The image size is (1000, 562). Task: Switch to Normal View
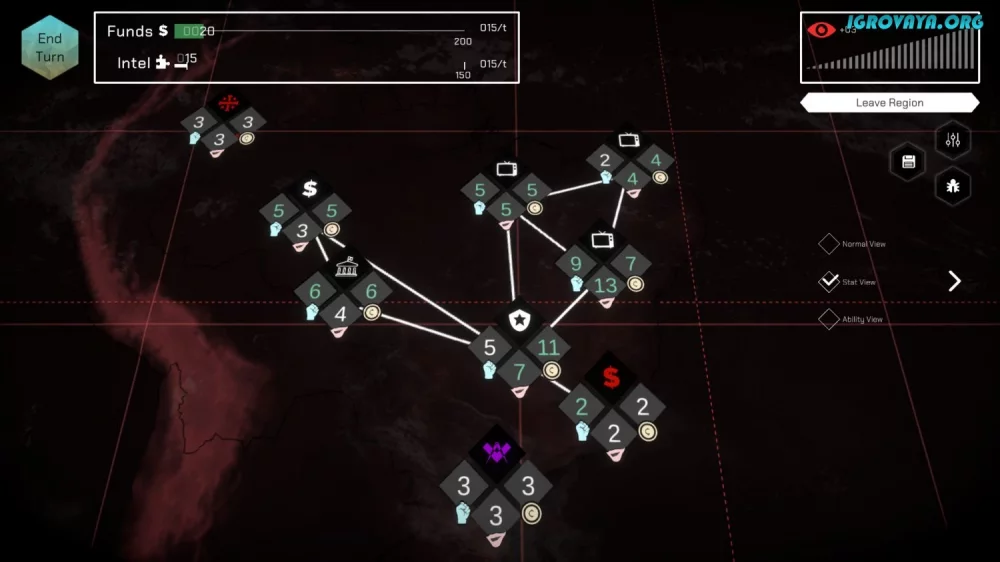coord(829,244)
